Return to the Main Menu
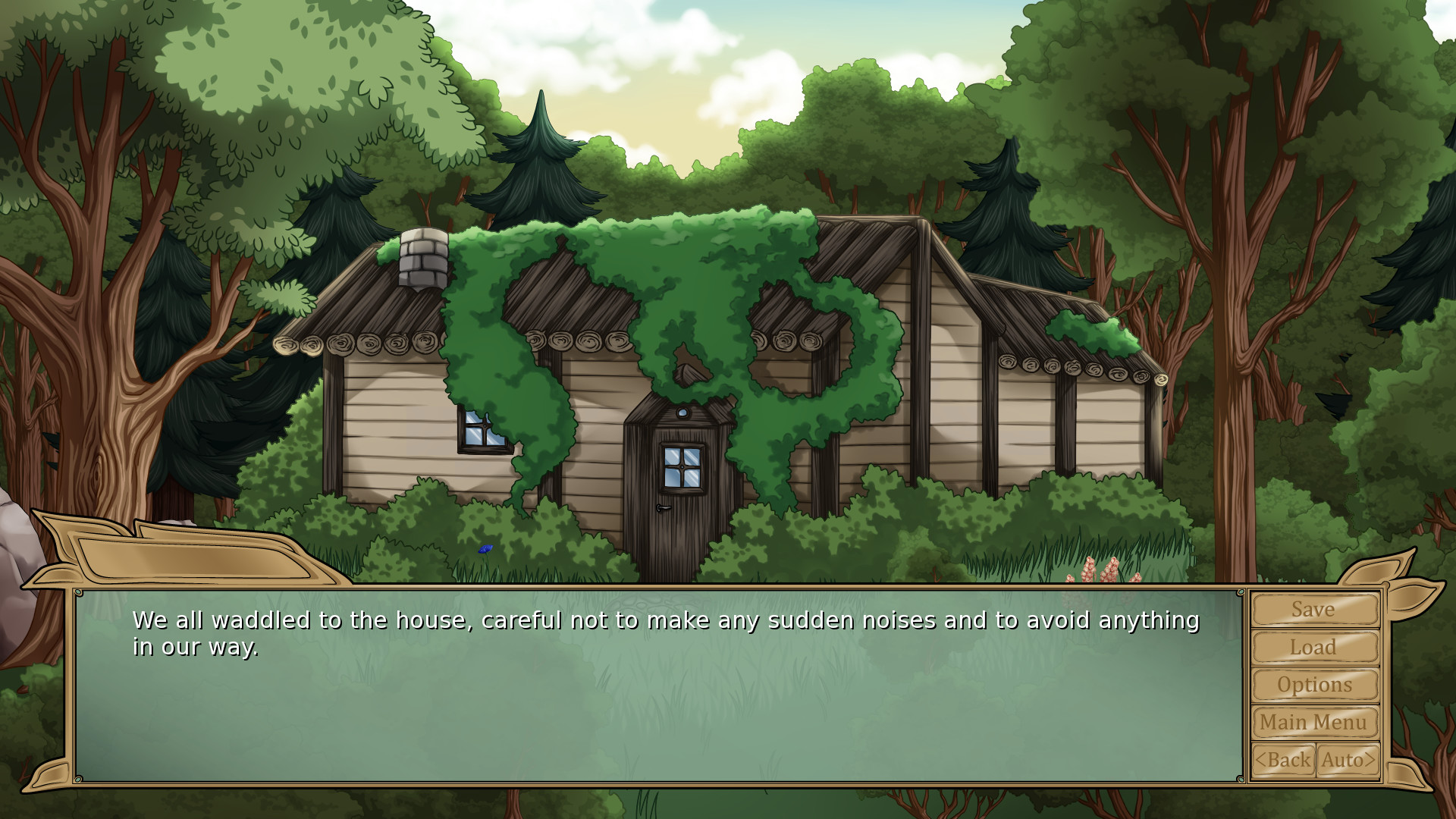This screenshot has width=1456, height=819. [x=1314, y=723]
